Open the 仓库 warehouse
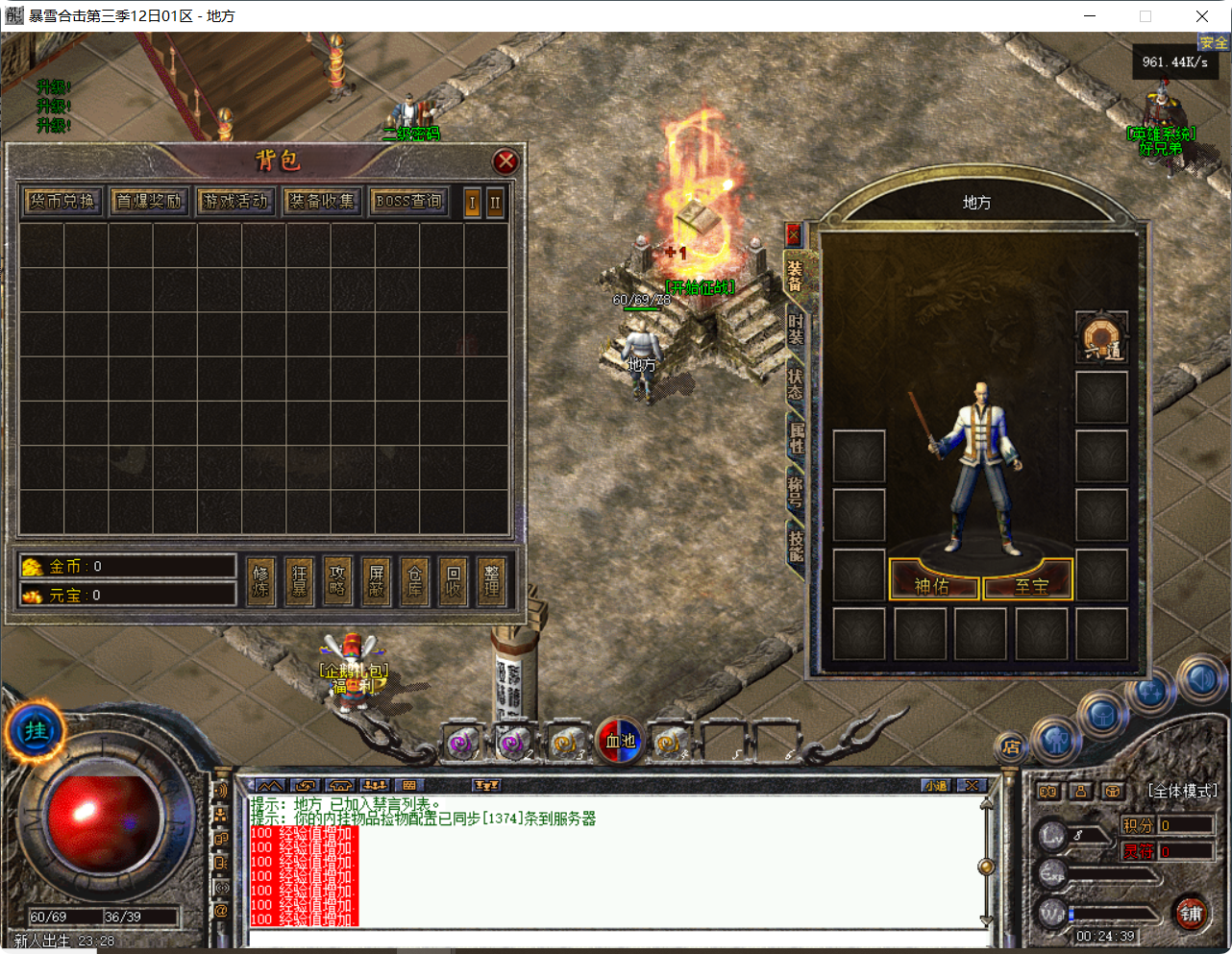 (414, 581)
